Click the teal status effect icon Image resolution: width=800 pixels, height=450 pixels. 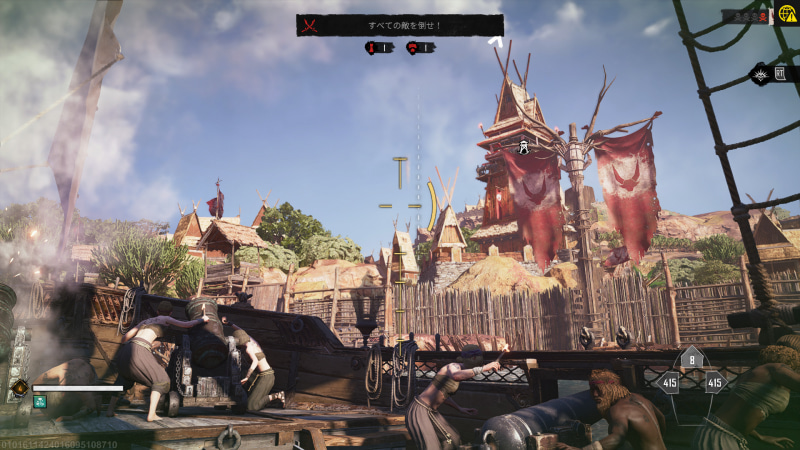40,402
